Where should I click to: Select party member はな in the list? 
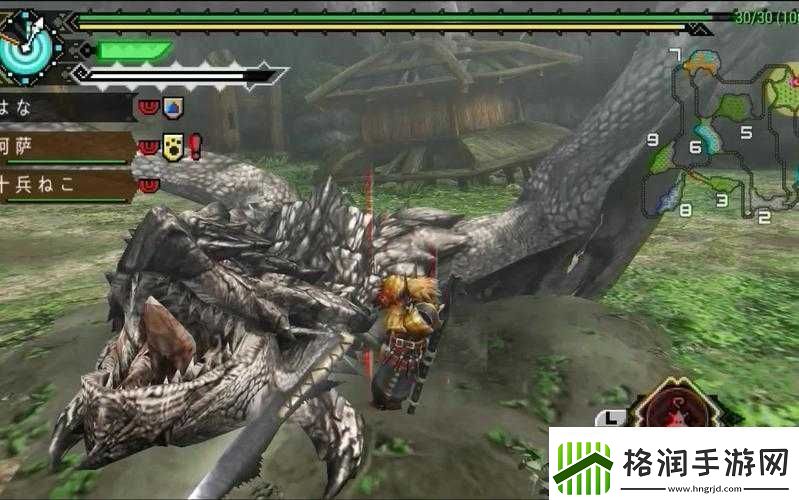tap(62, 106)
